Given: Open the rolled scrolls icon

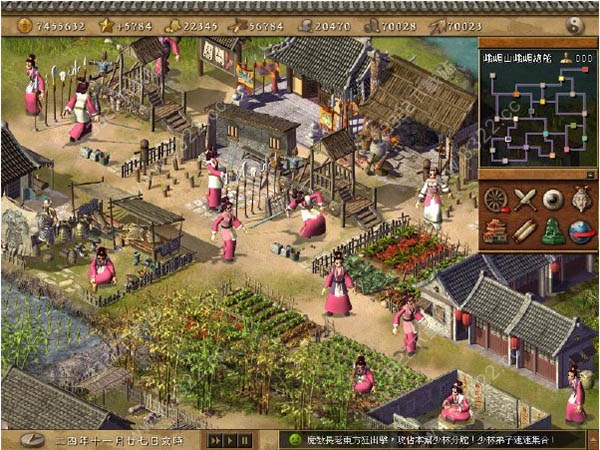Looking at the screenshot, I should (x=526, y=231).
